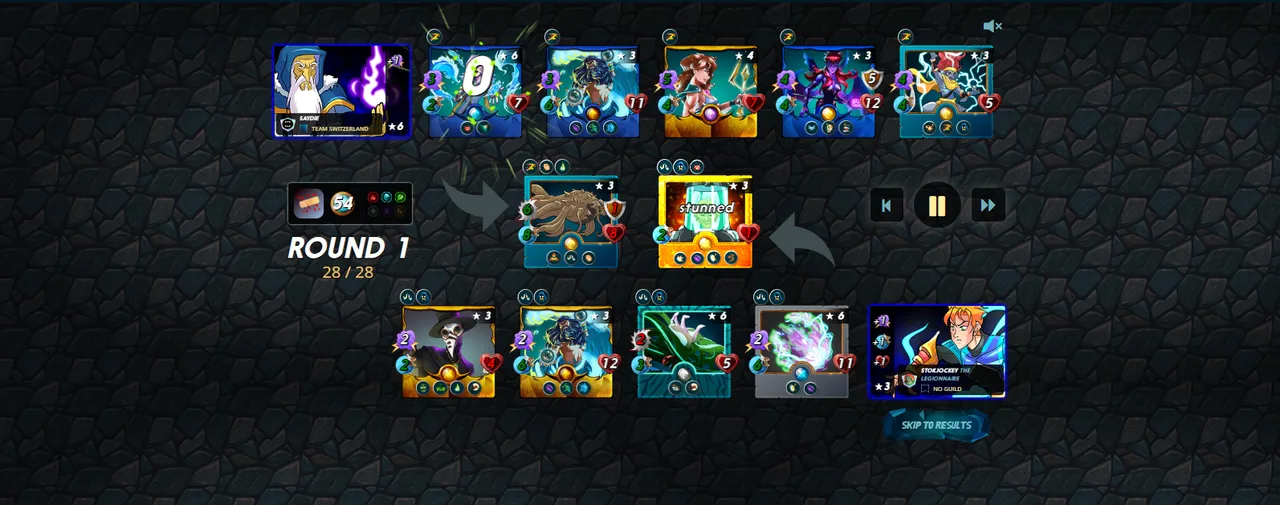Viewport: 1280px width, 505px height.
Task: Fast-forward the battle replay
Action: click(988, 206)
